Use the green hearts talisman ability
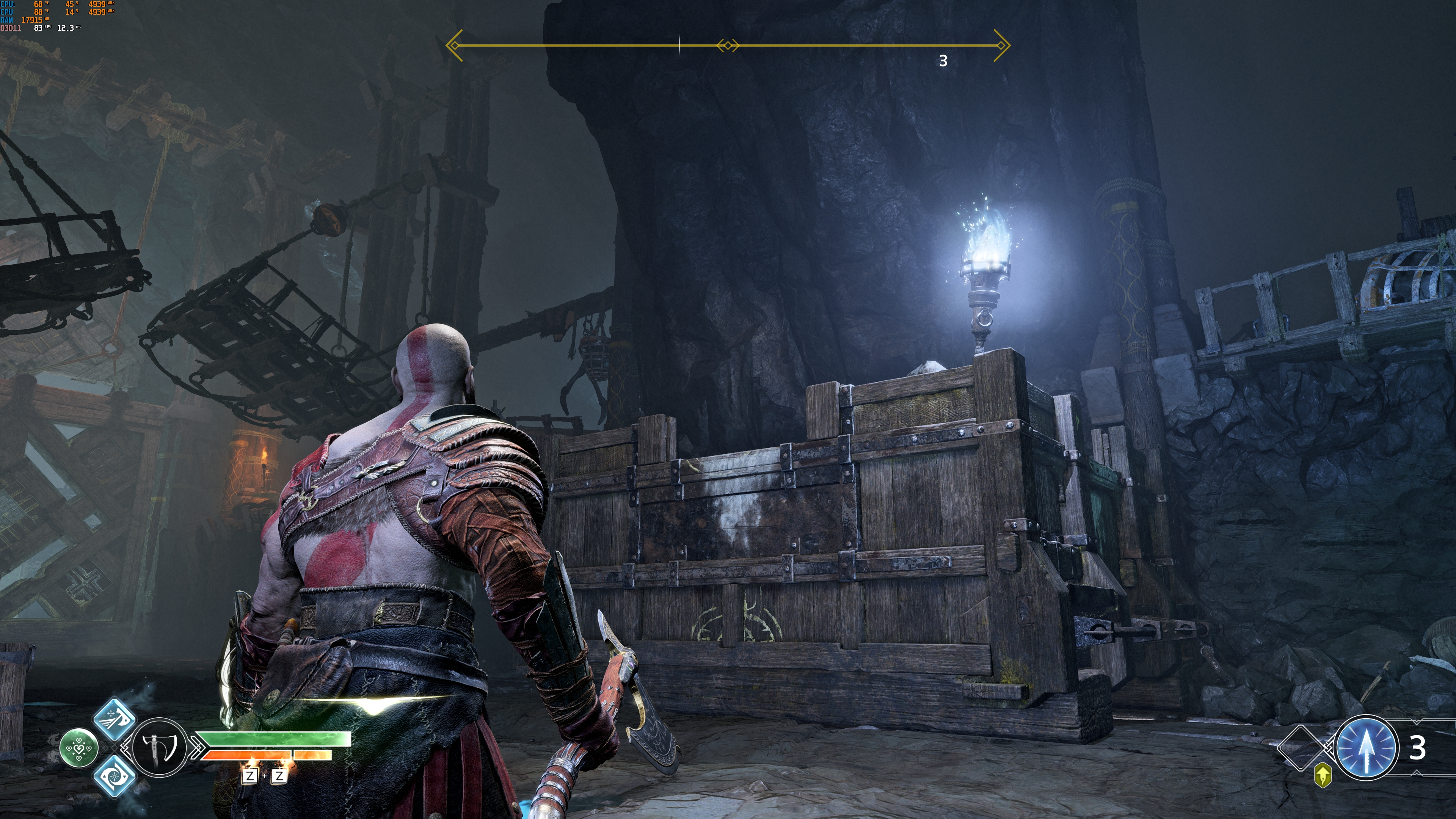This screenshot has height=819, width=1456. click(79, 748)
